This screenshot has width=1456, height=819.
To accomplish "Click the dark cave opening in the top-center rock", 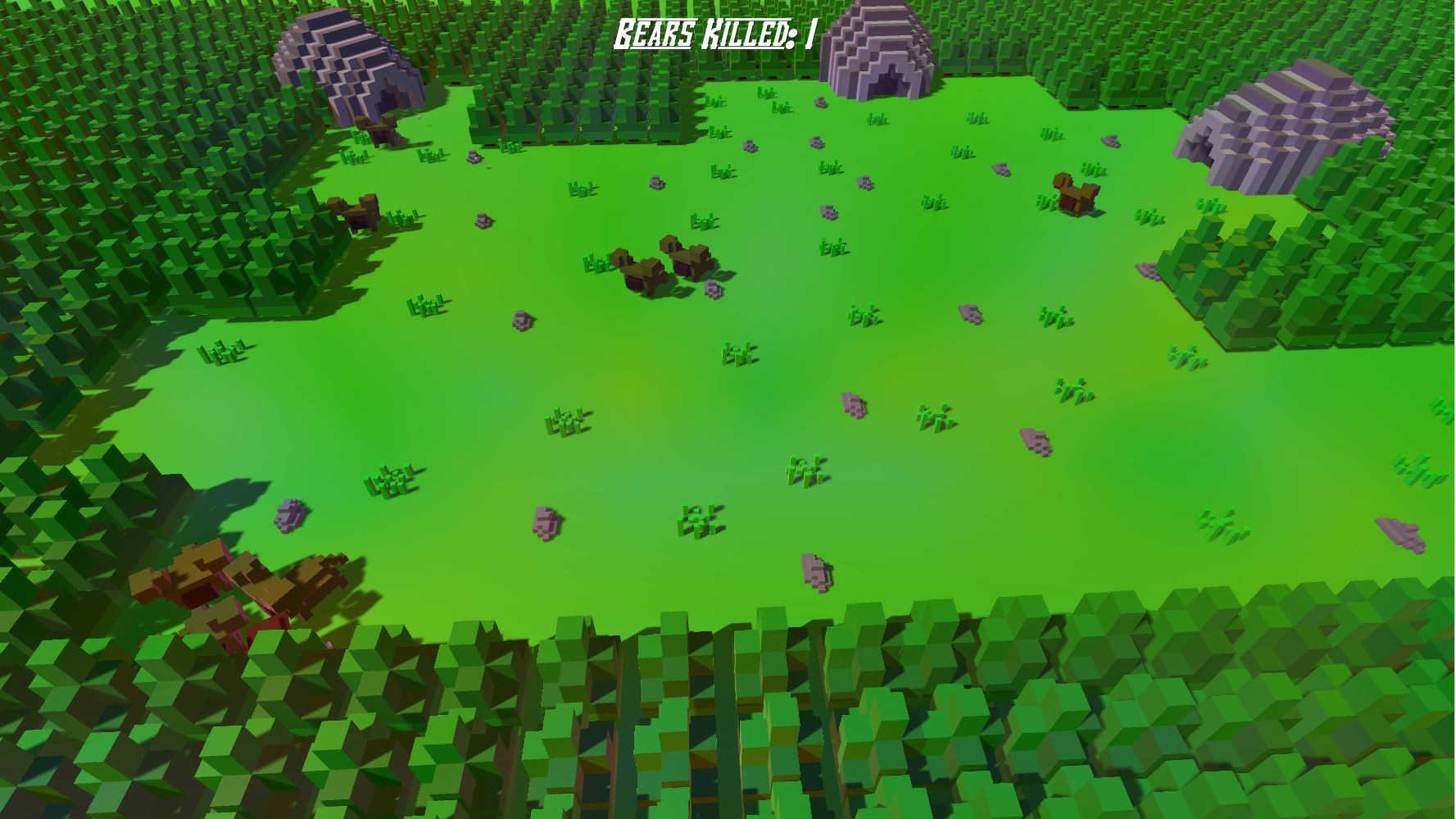I will [889, 80].
